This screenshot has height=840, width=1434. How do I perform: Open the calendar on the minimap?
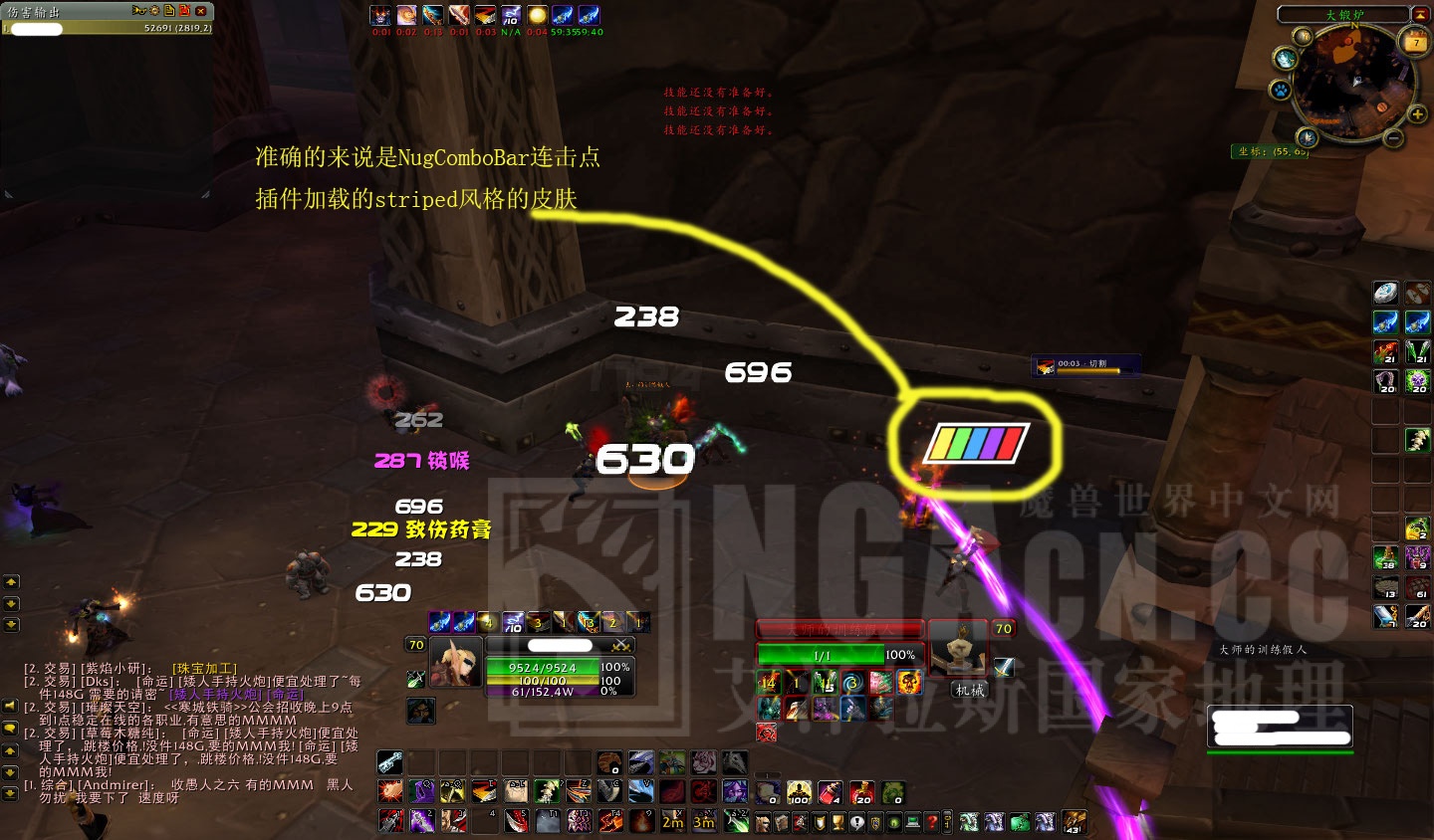[x=1413, y=43]
